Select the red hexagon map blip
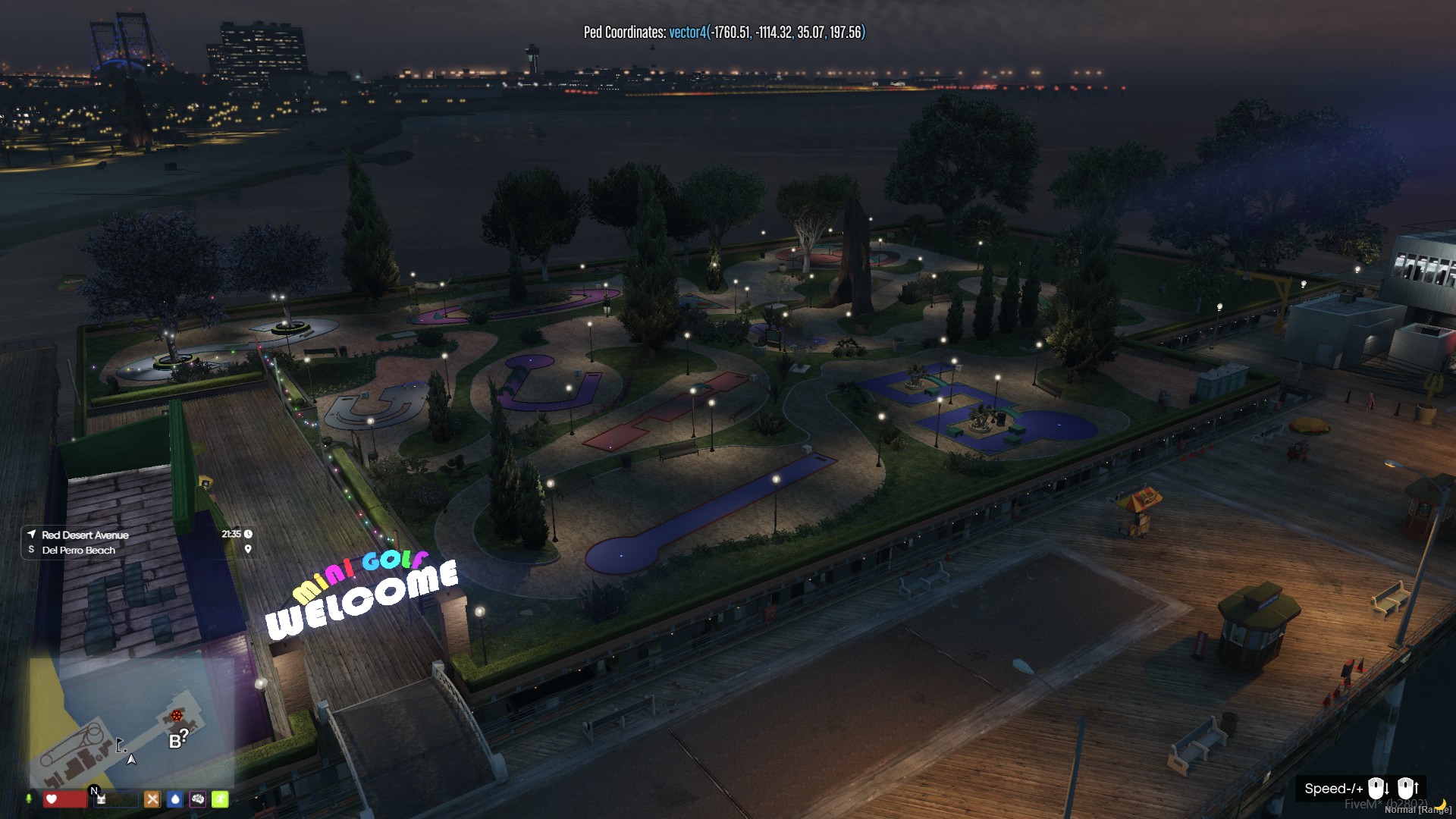 click(x=177, y=715)
